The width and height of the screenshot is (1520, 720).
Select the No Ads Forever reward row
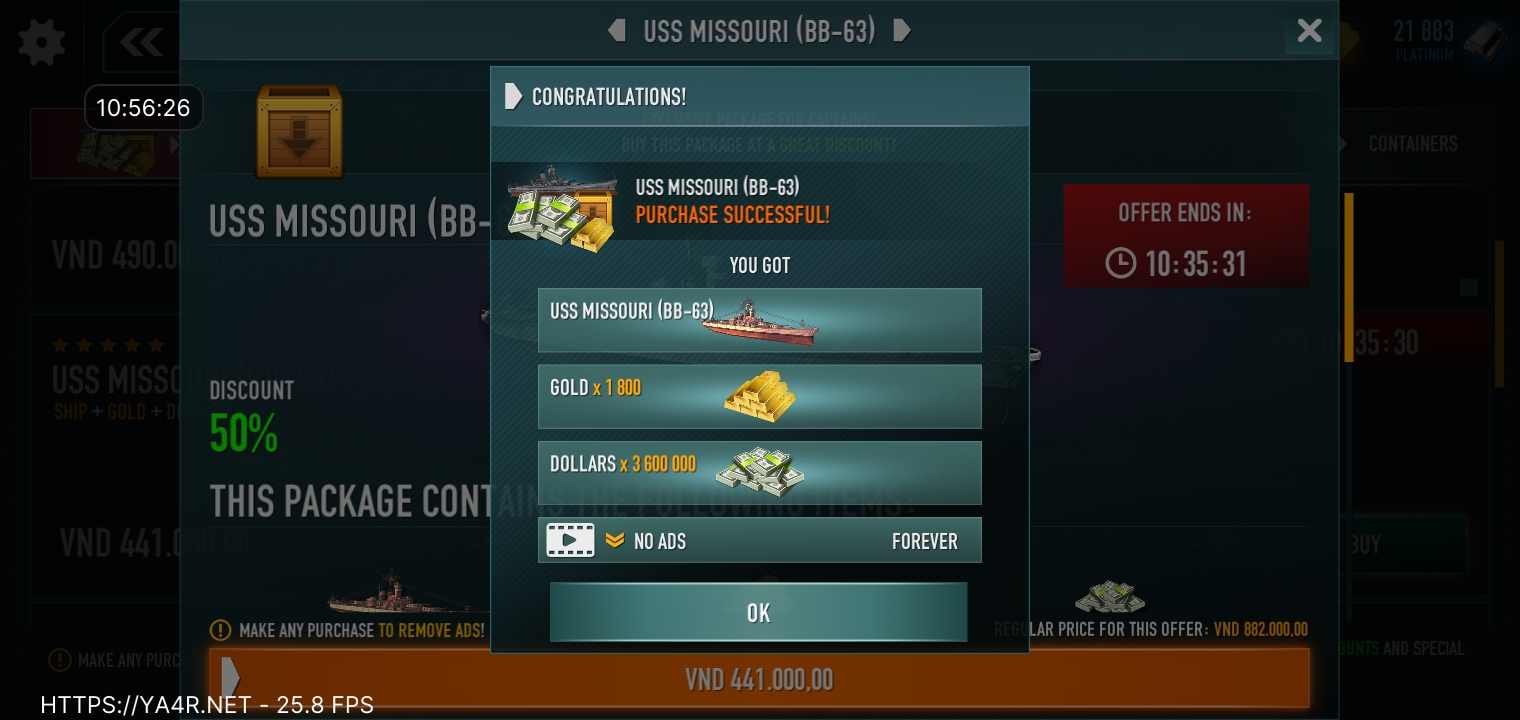(x=759, y=541)
